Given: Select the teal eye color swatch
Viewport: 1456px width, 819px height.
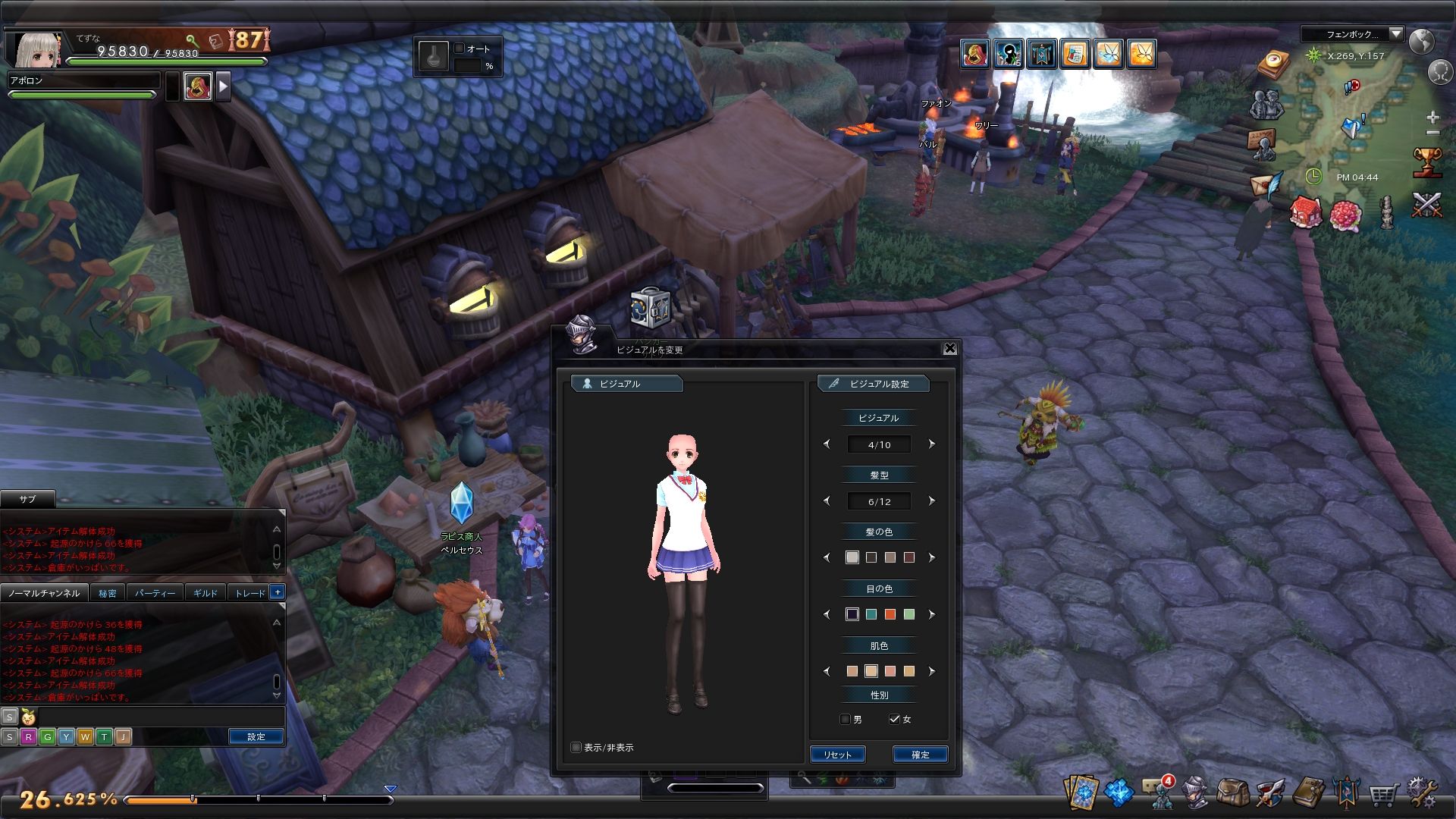Looking at the screenshot, I should (x=871, y=614).
